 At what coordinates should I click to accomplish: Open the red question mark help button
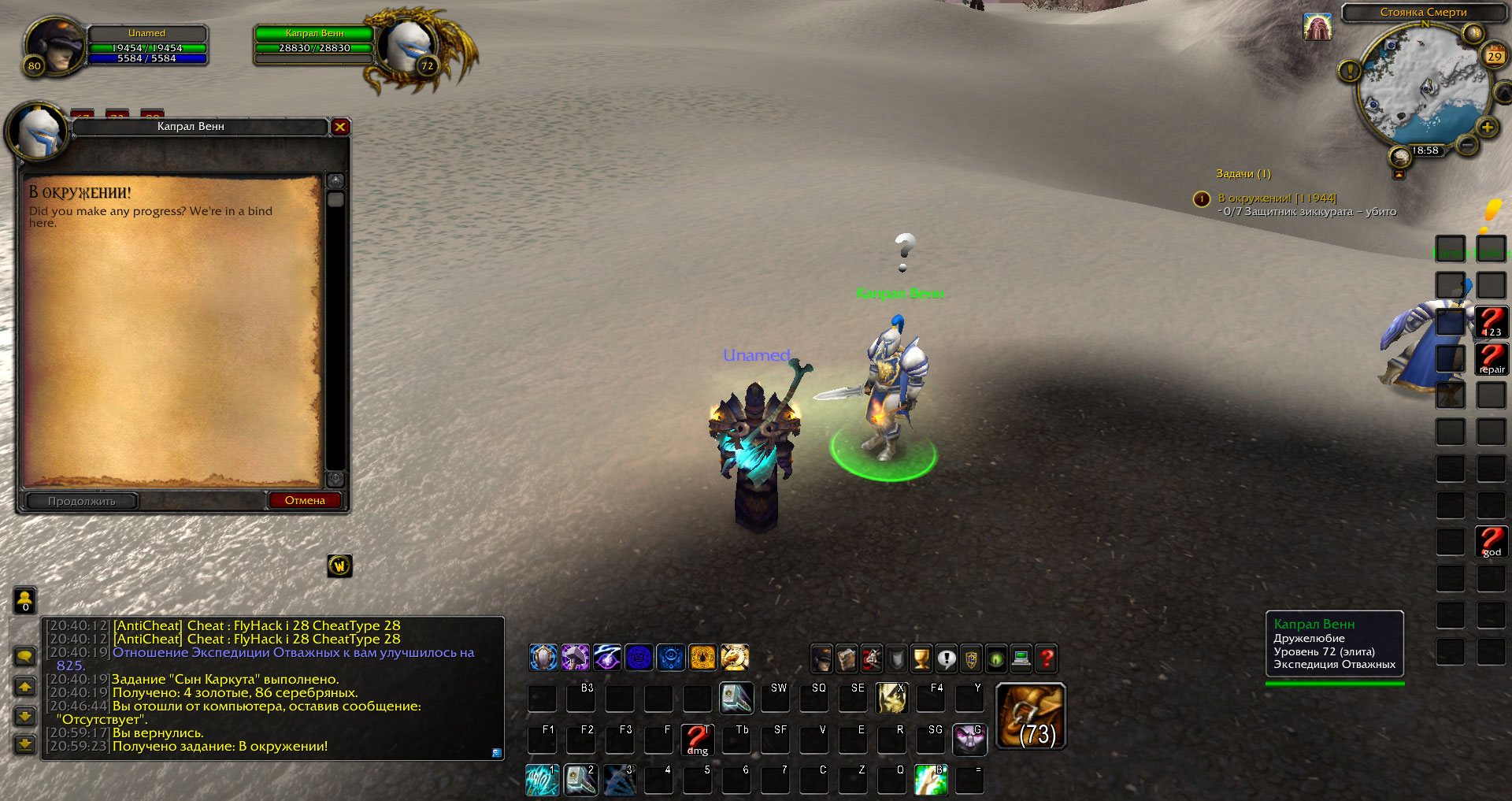[x=1047, y=658]
